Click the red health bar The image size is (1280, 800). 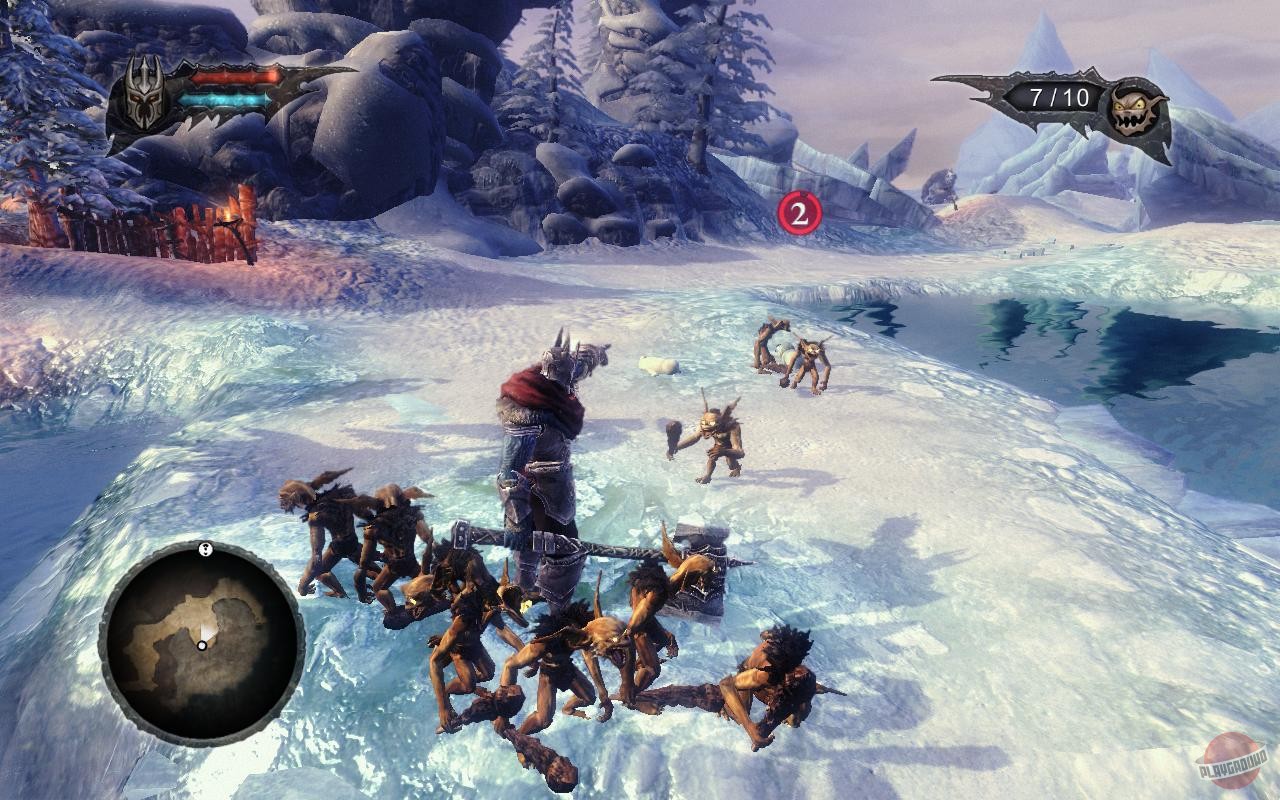235,78
